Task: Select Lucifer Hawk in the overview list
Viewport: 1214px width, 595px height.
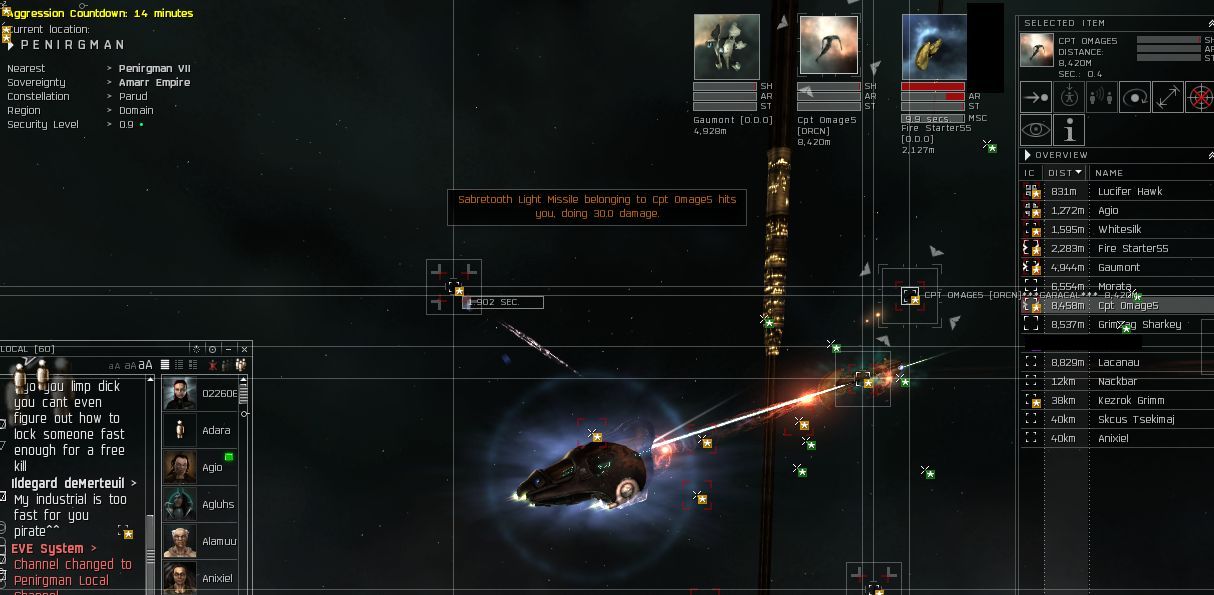Action: point(1130,192)
